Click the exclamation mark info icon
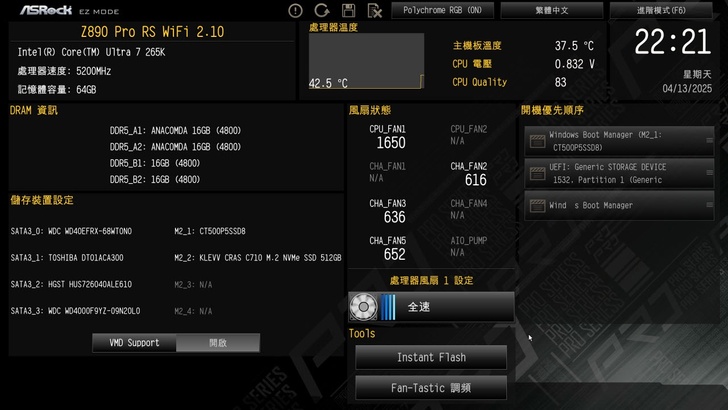This screenshot has height=410, width=728. (295, 11)
